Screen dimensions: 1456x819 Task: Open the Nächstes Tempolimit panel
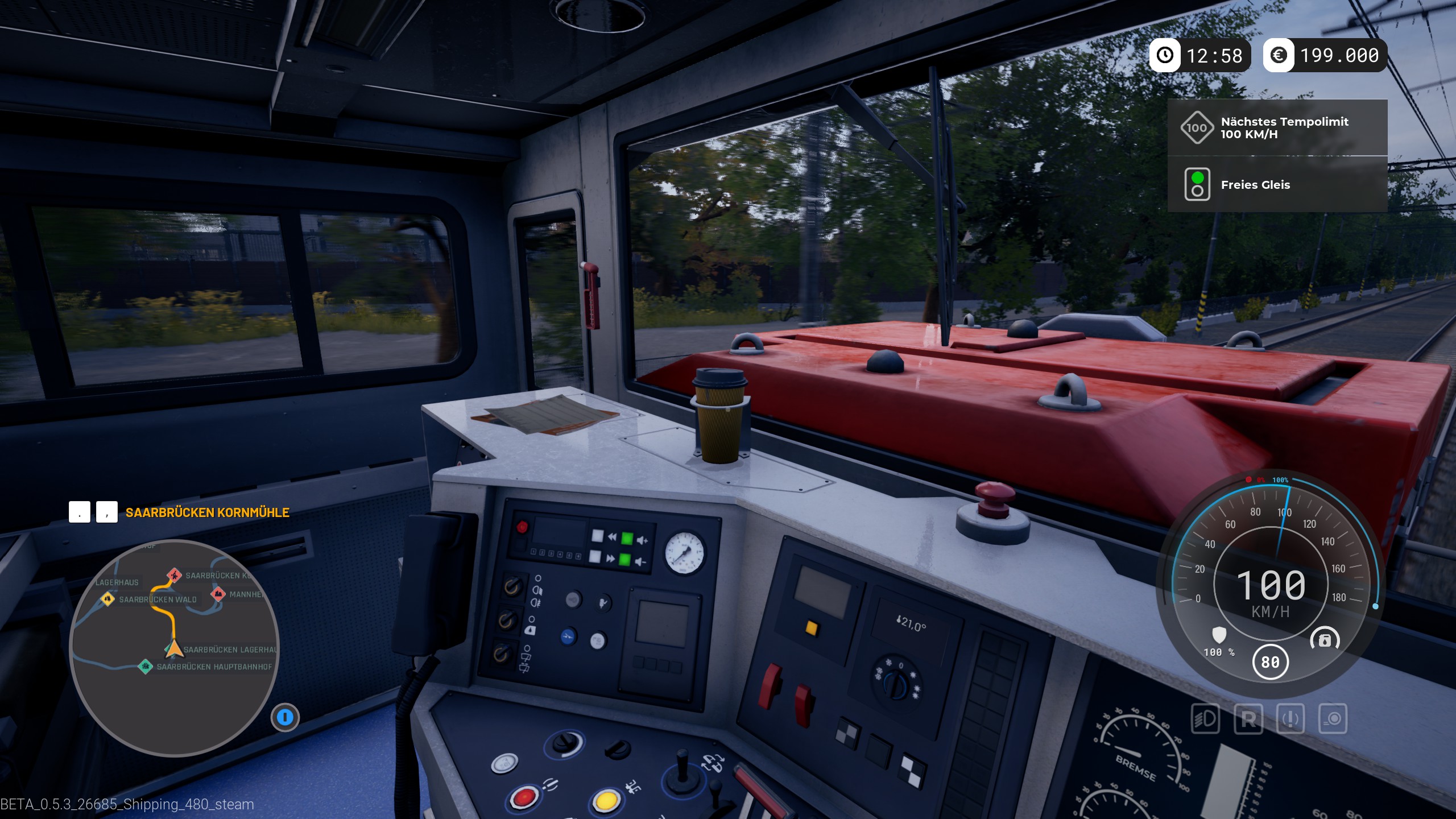[1277, 128]
